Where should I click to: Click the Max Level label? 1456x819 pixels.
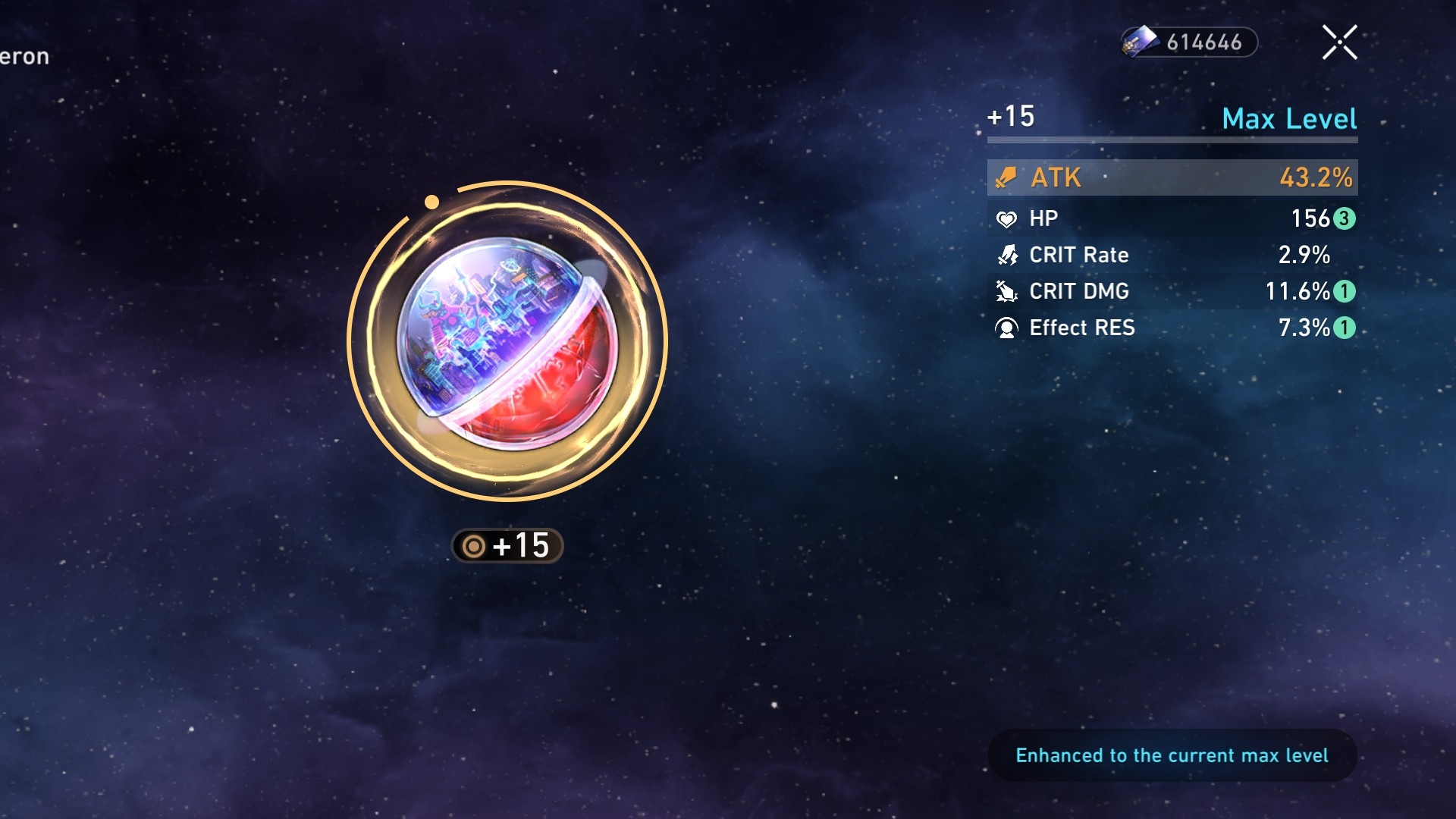click(x=1290, y=118)
